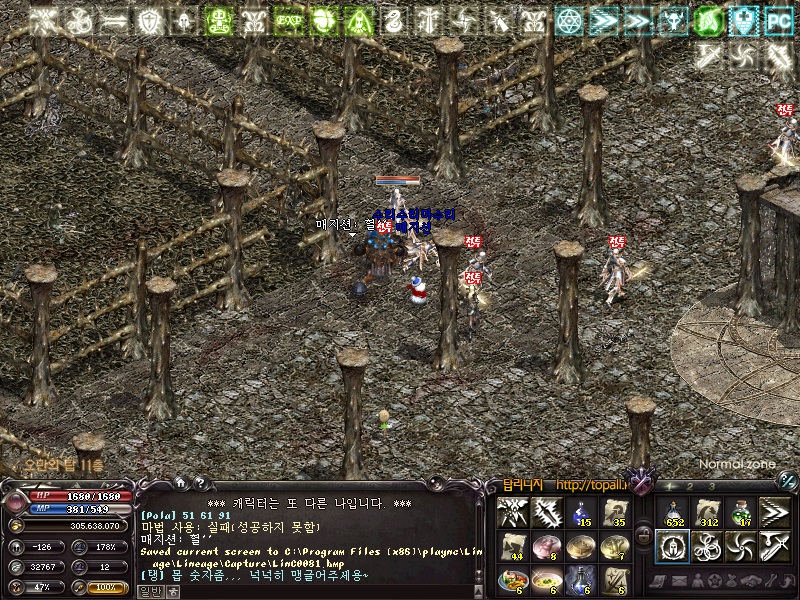800x600 pixels.
Task: Use the potion stack showing 652
Action: click(672, 513)
